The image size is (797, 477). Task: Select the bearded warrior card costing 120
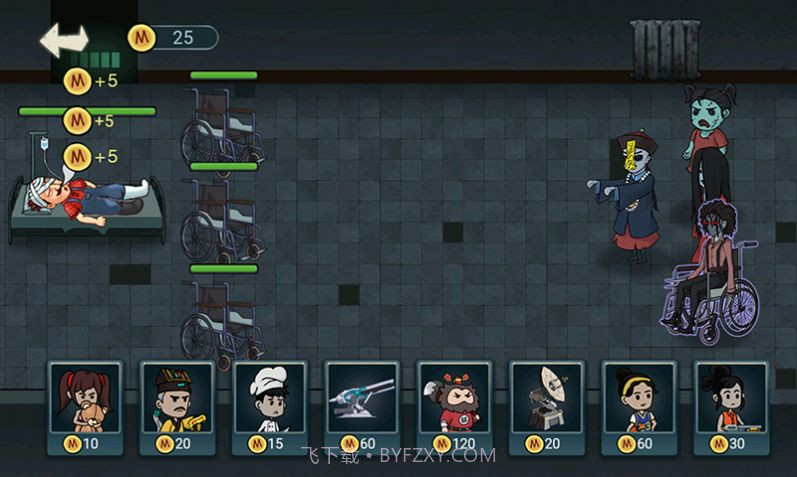point(454,407)
